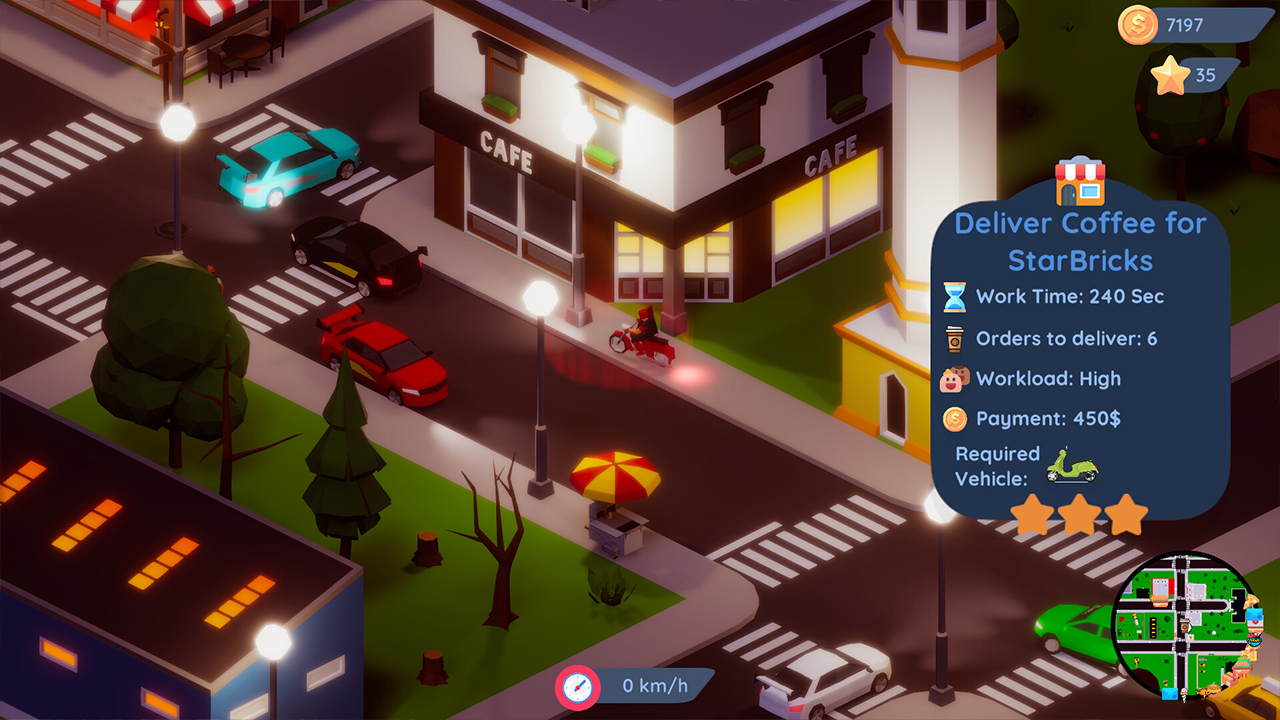Image resolution: width=1280 pixels, height=720 pixels.
Task: Click the coffee cup Orders icon
Action: [x=953, y=338]
